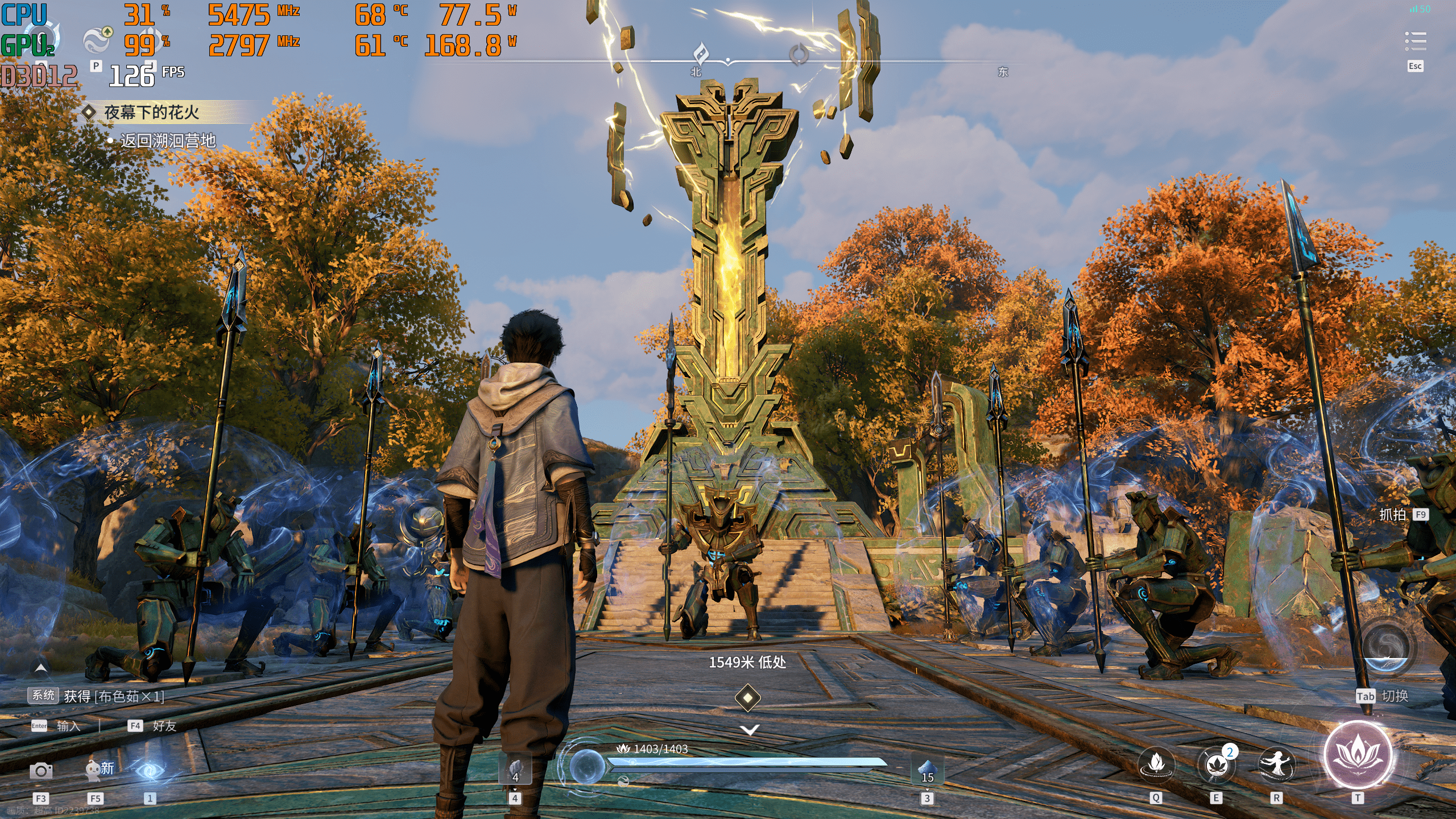Click the 抓拍 snapshot button

pos(1393,515)
